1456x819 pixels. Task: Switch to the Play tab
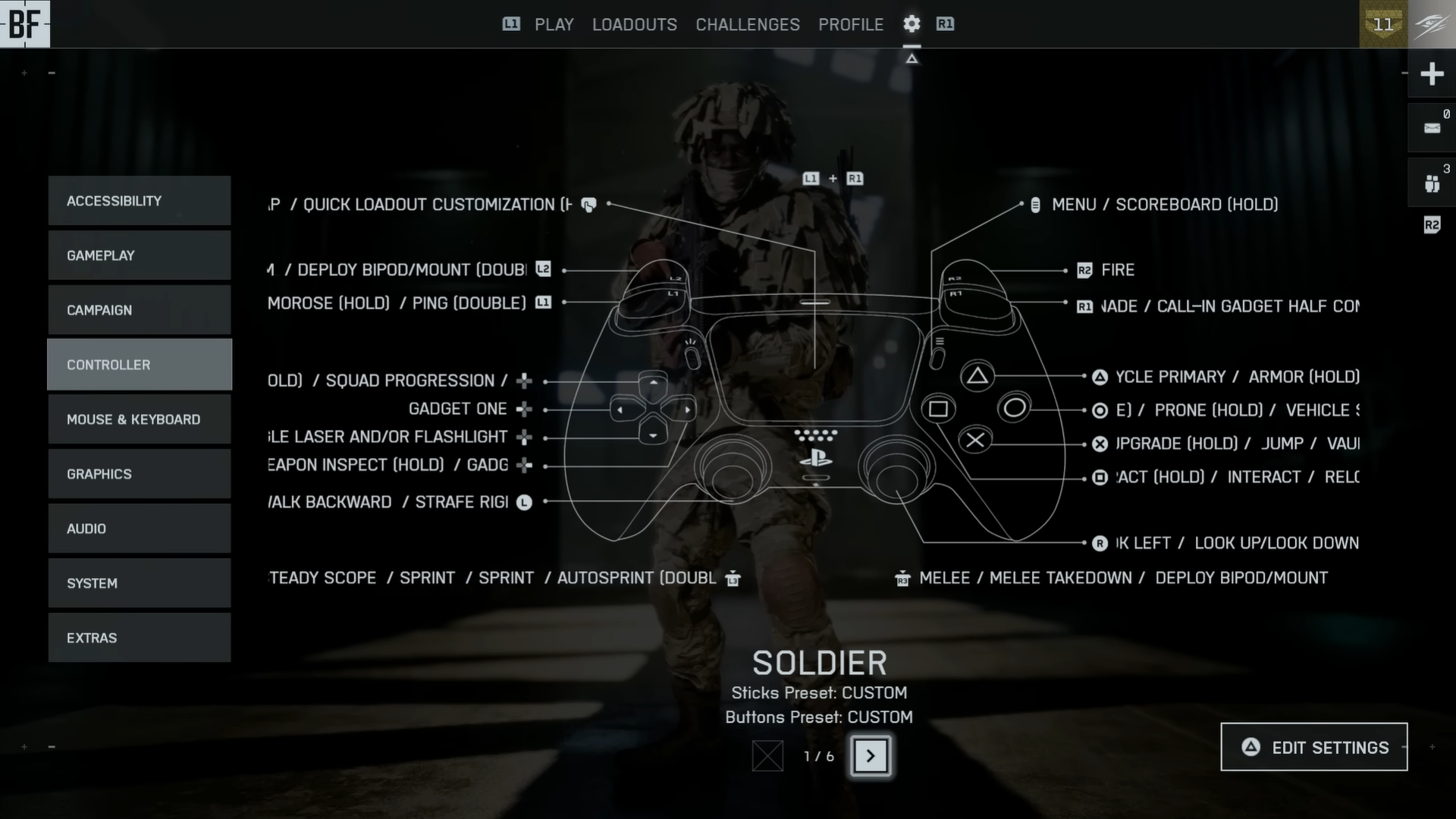pos(554,25)
